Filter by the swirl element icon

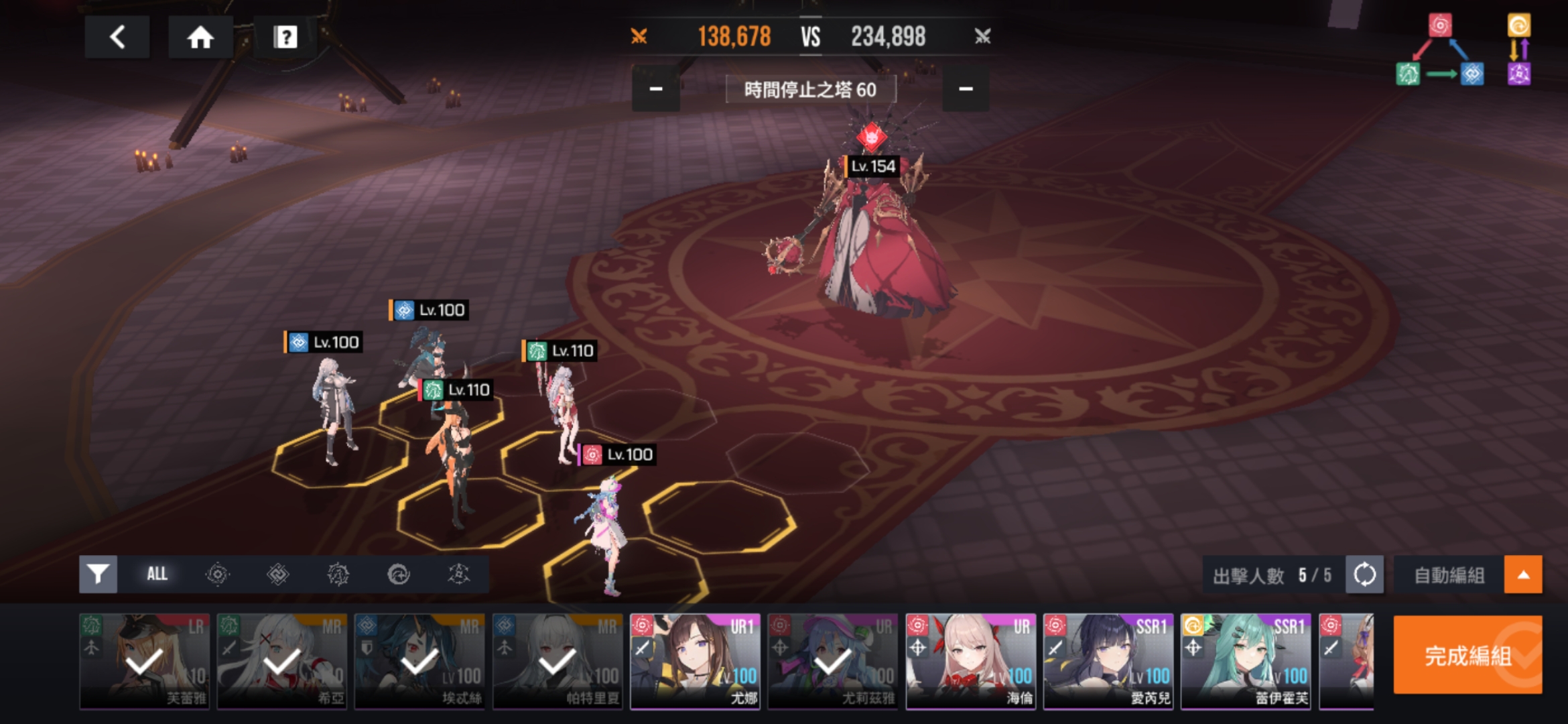point(398,574)
